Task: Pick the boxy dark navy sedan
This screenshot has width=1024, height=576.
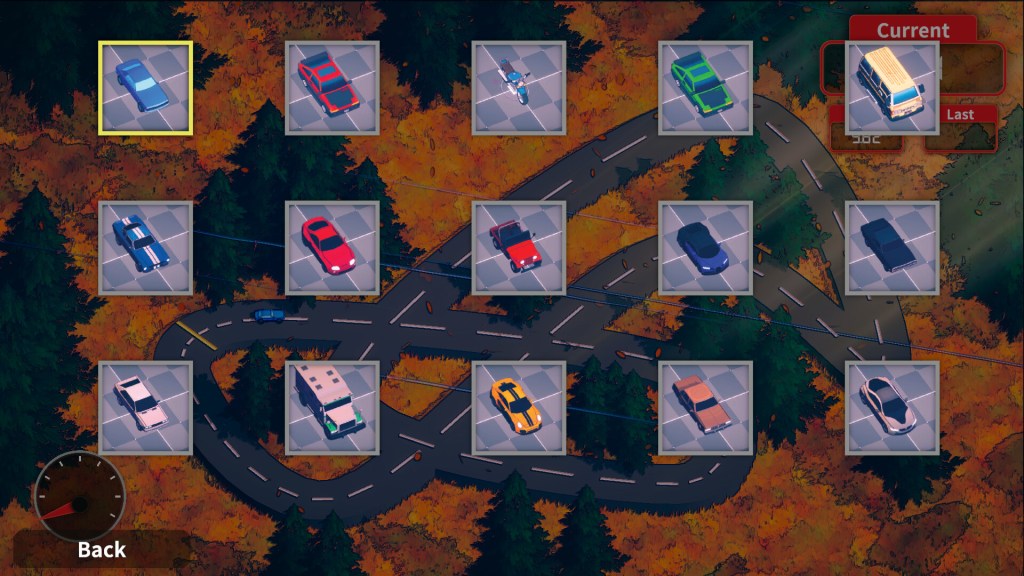Action: point(892,248)
